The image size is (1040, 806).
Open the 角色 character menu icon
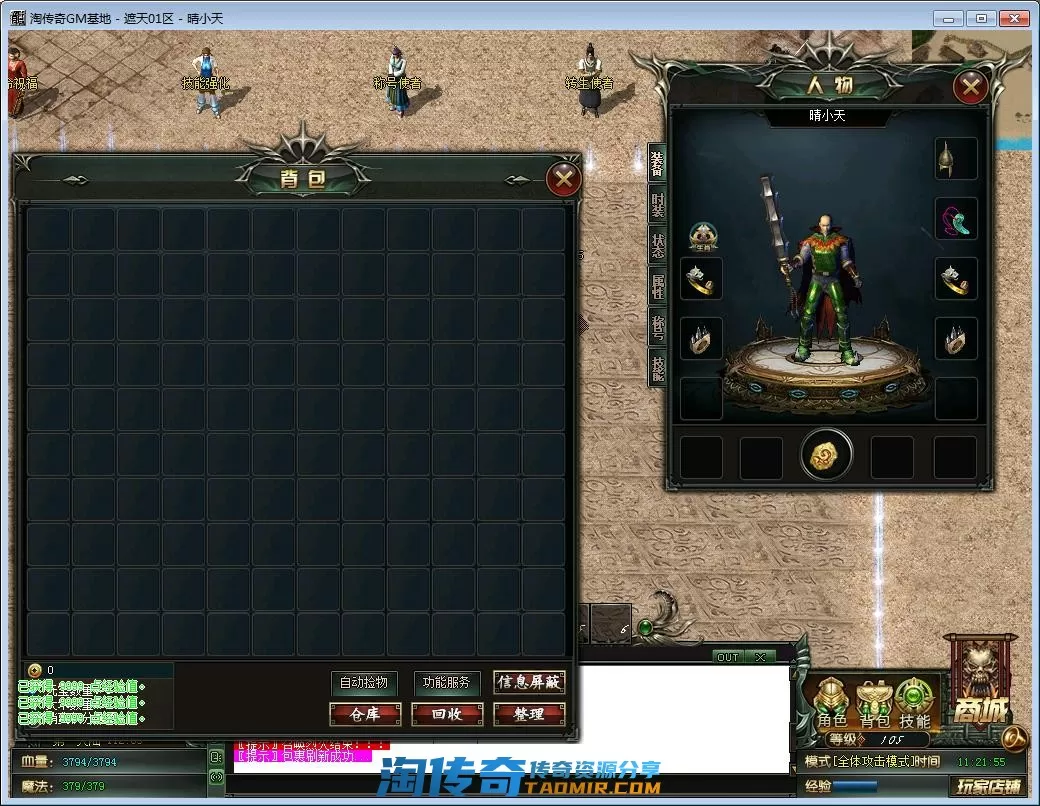click(x=832, y=702)
